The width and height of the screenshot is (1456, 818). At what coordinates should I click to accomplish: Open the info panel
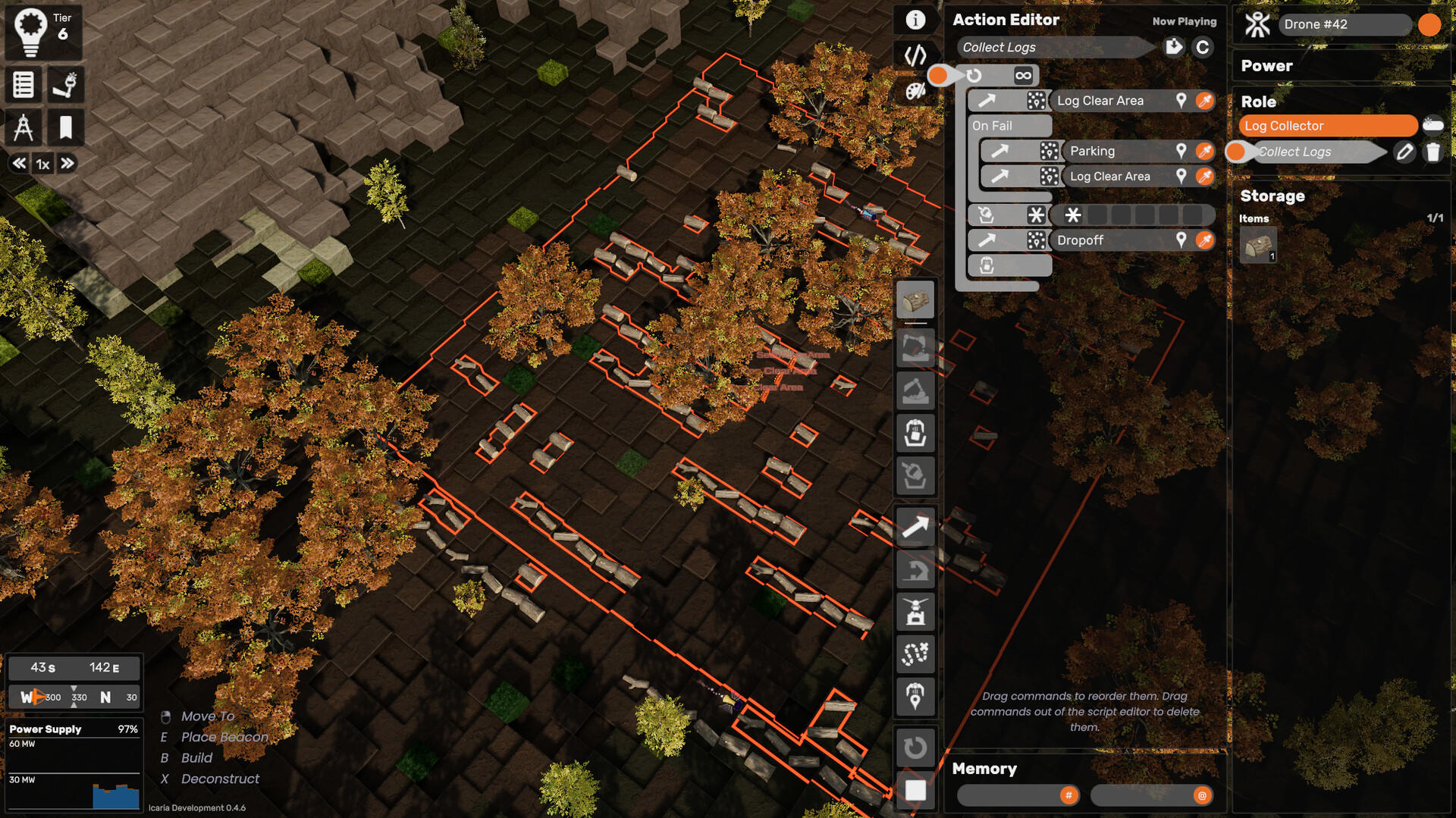pyautogui.click(x=915, y=20)
